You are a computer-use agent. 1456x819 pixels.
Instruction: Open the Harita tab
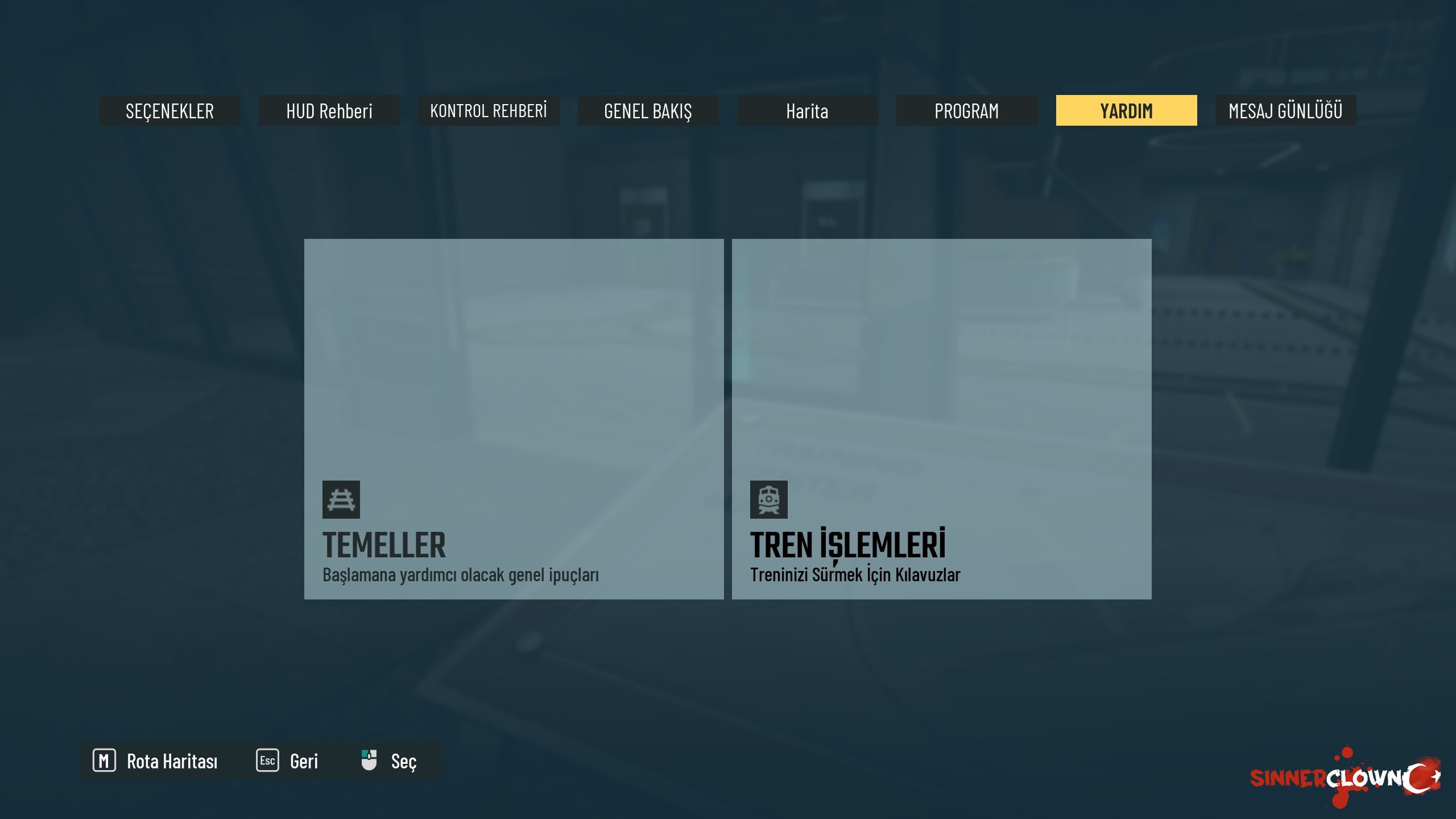[x=807, y=110]
